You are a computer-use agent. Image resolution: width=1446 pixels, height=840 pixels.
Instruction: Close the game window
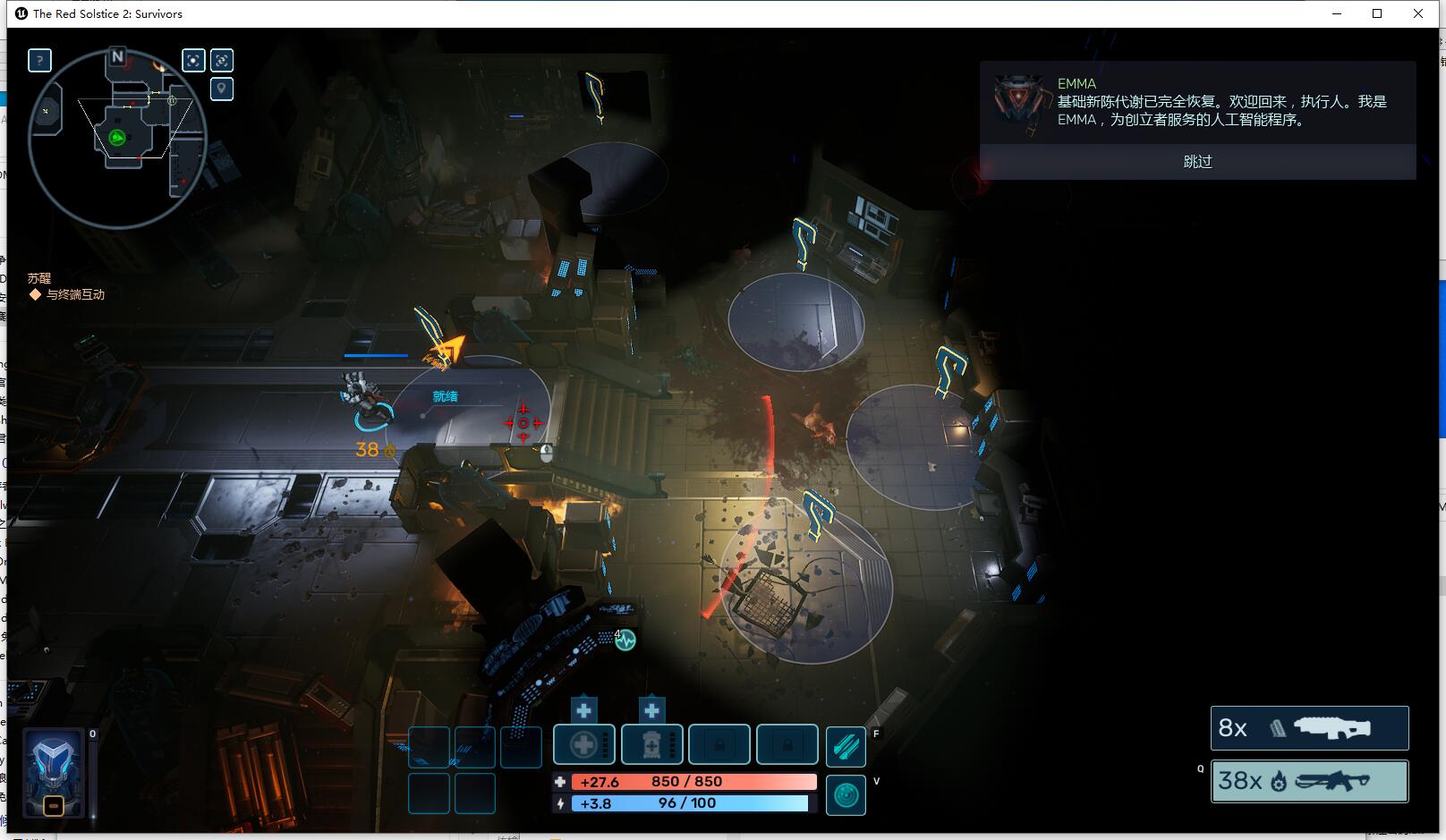click(x=1418, y=13)
